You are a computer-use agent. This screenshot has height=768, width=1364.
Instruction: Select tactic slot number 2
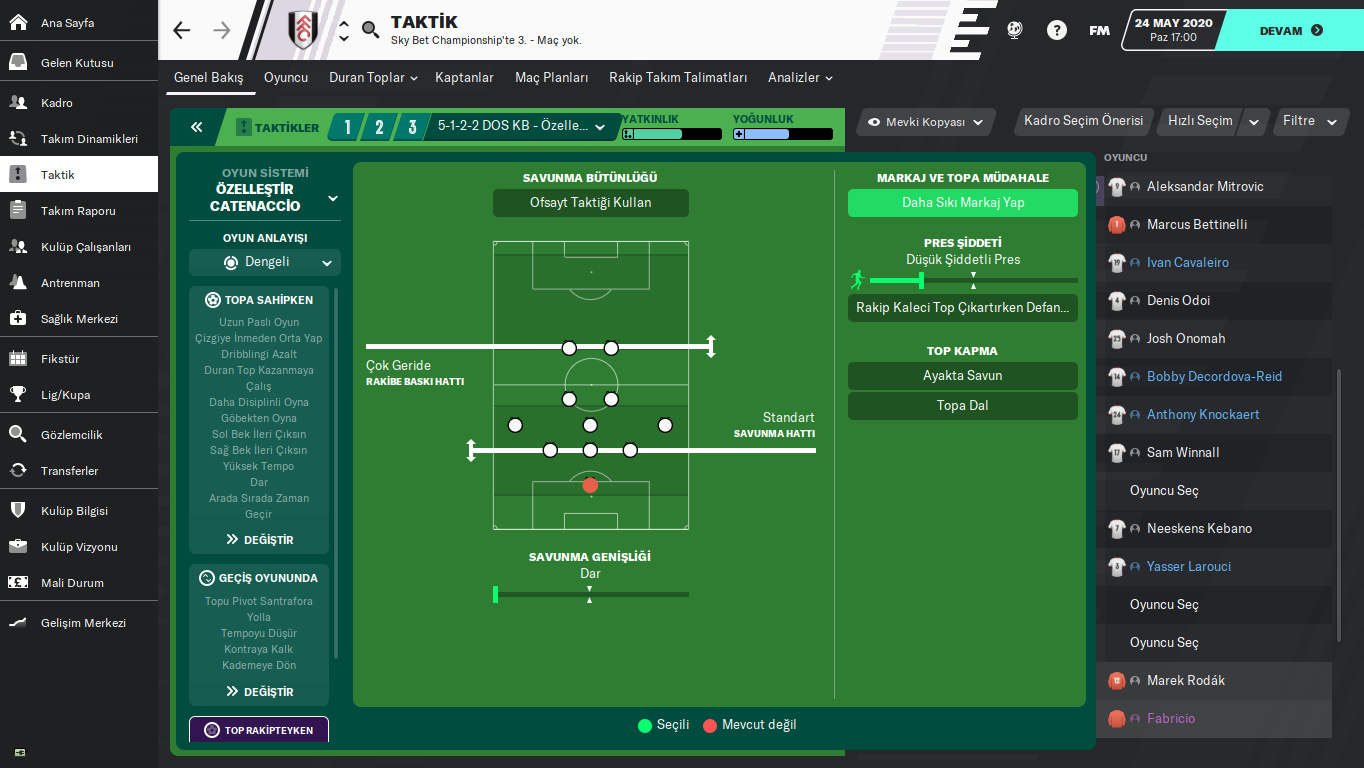pyautogui.click(x=379, y=127)
